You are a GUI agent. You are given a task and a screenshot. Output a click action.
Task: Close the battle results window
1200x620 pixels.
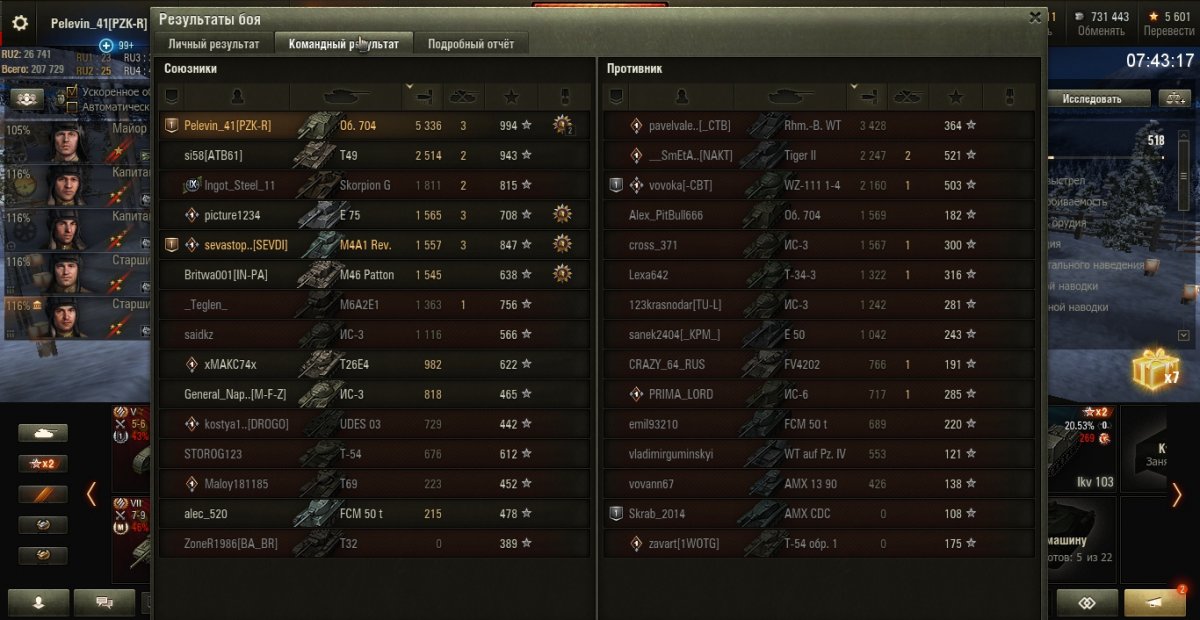click(1035, 17)
